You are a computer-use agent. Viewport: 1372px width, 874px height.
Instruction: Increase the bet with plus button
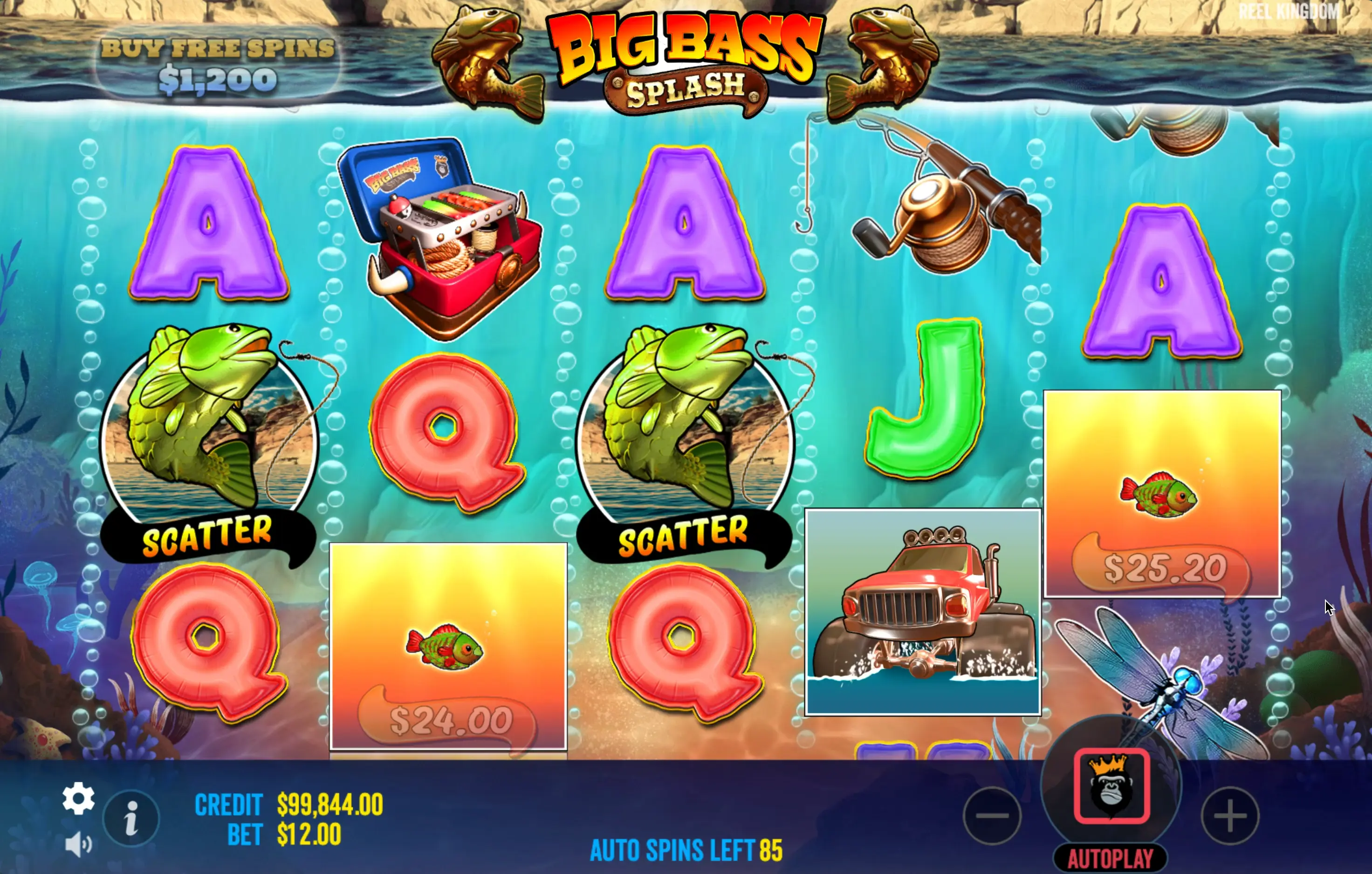pyautogui.click(x=1230, y=816)
